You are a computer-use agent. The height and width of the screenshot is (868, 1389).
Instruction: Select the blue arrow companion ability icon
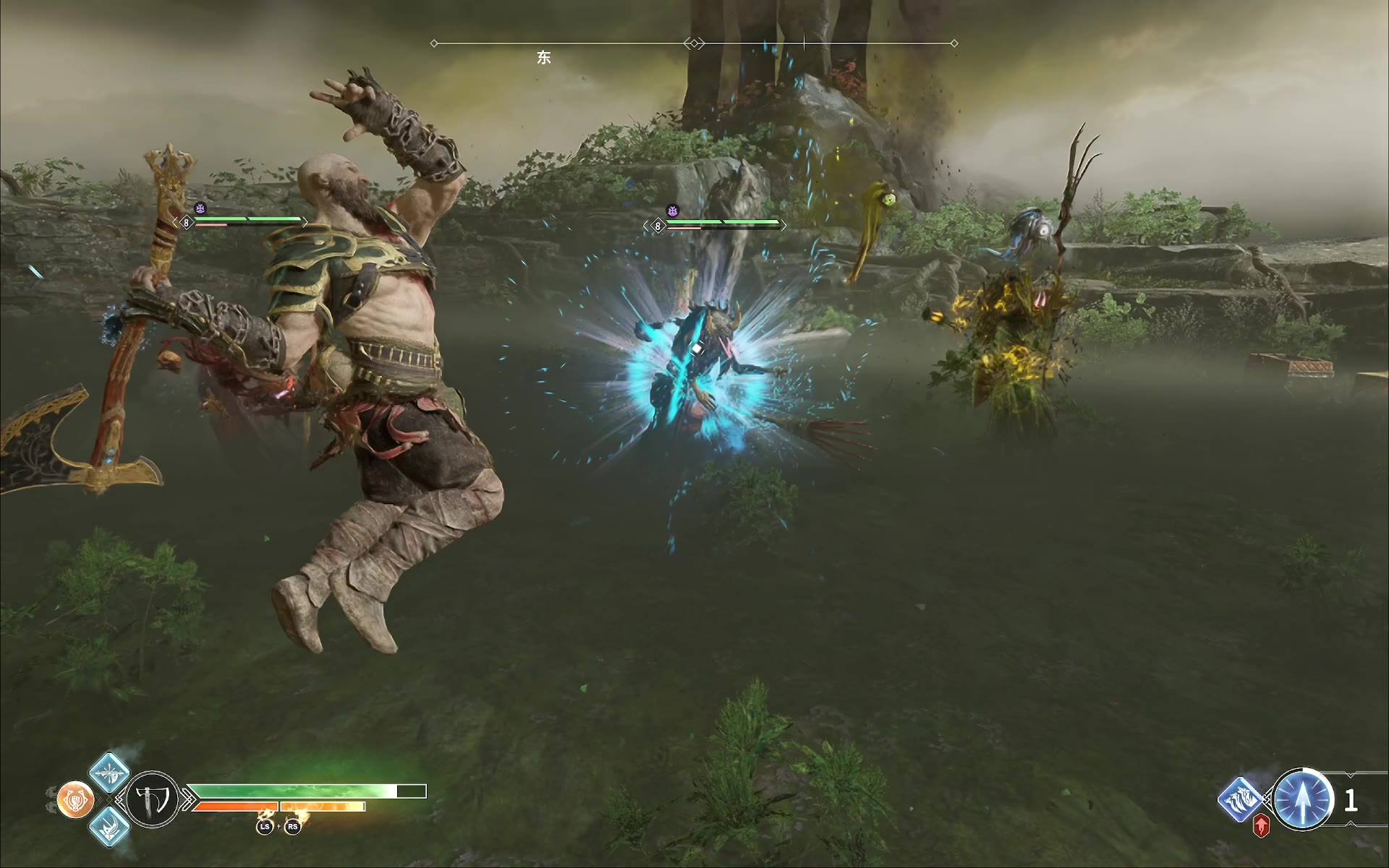(1303, 799)
